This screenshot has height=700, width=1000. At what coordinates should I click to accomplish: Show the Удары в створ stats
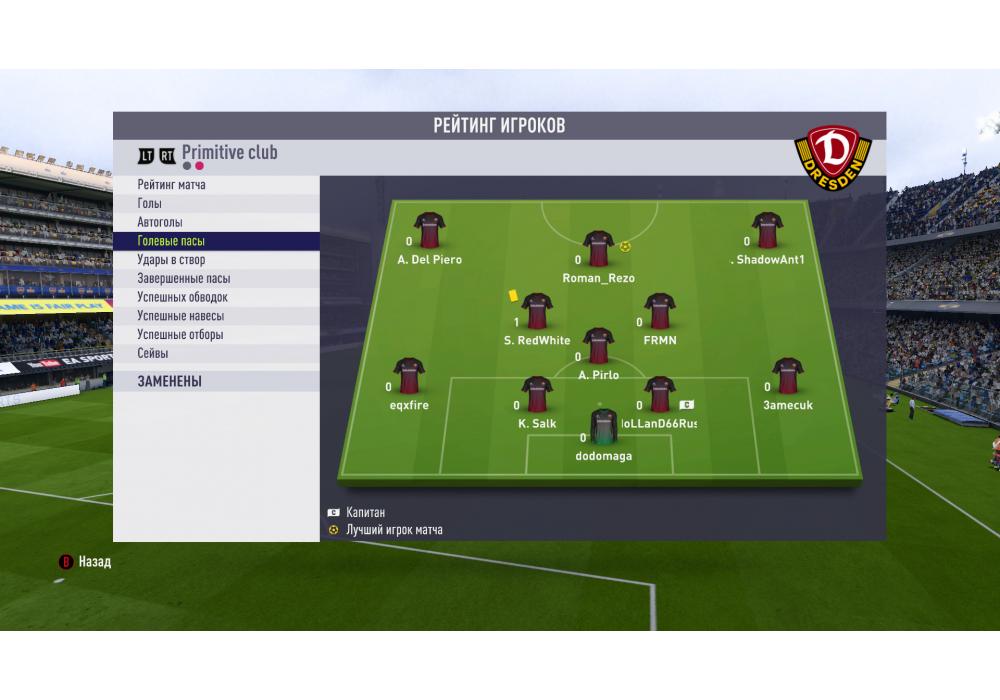(x=171, y=260)
